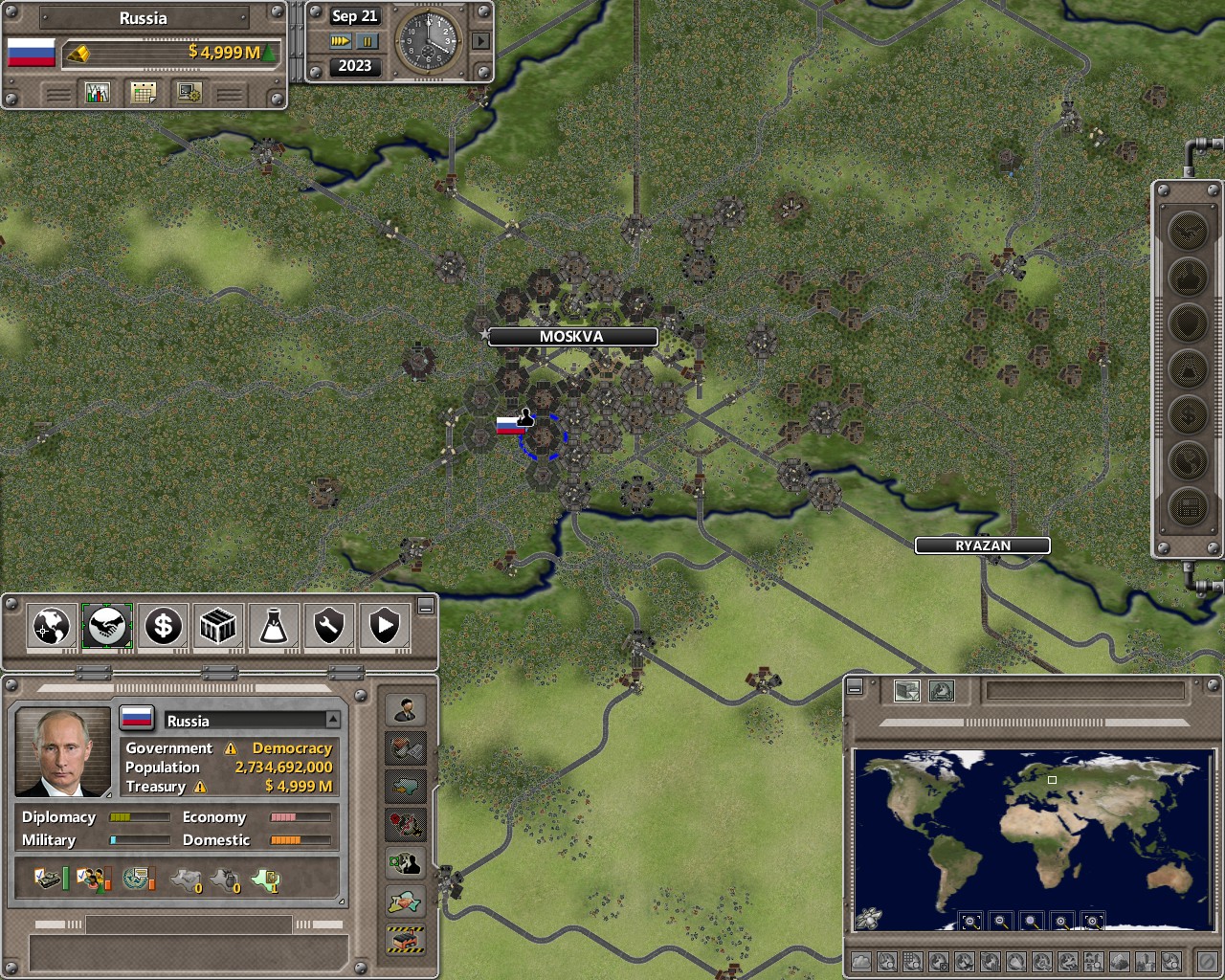Switch to the Diplomacy handshake tab
This screenshot has height=980, width=1225.
106,626
